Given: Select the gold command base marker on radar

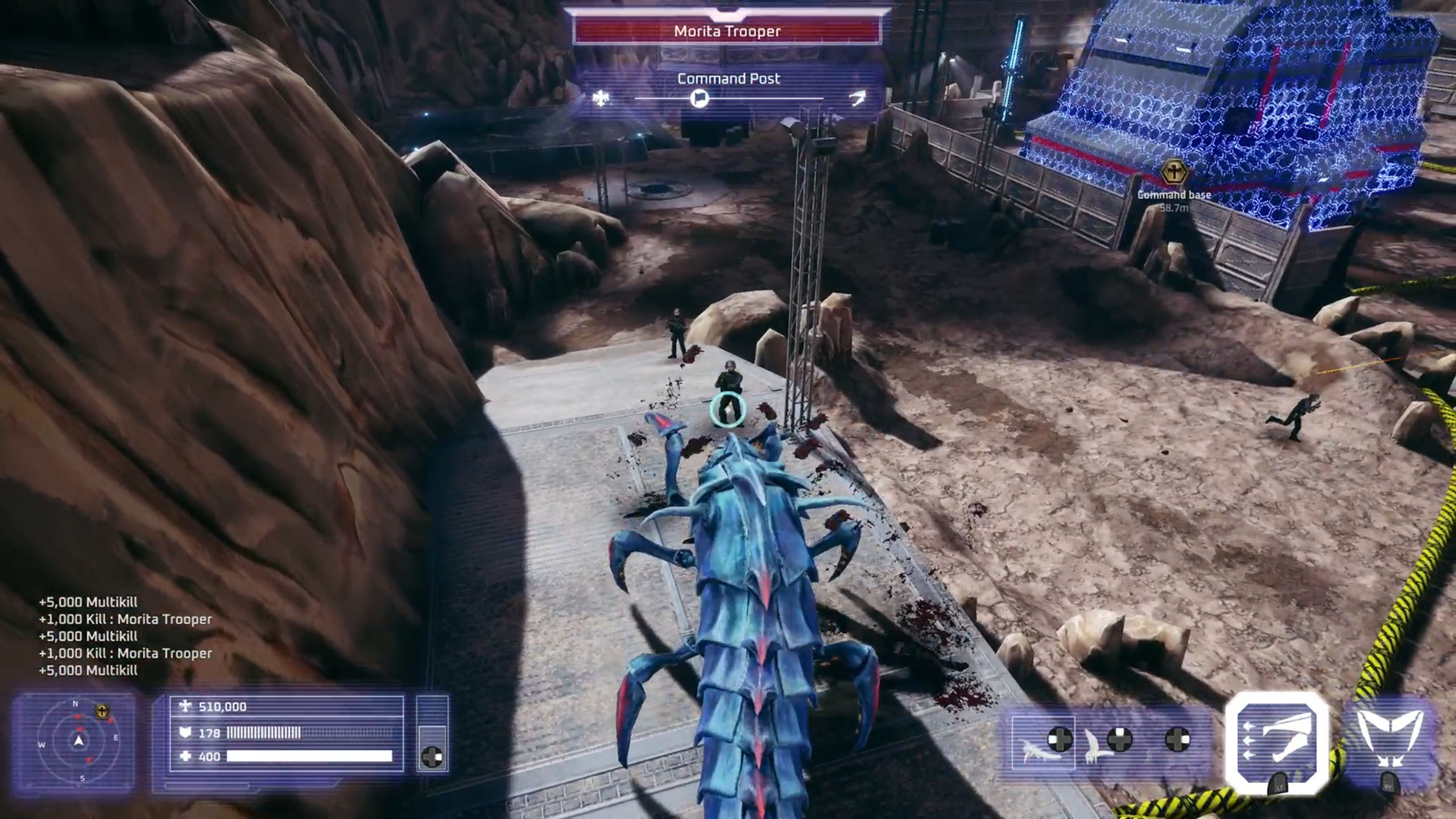Looking at the screenshot, I should pos(103,712).
